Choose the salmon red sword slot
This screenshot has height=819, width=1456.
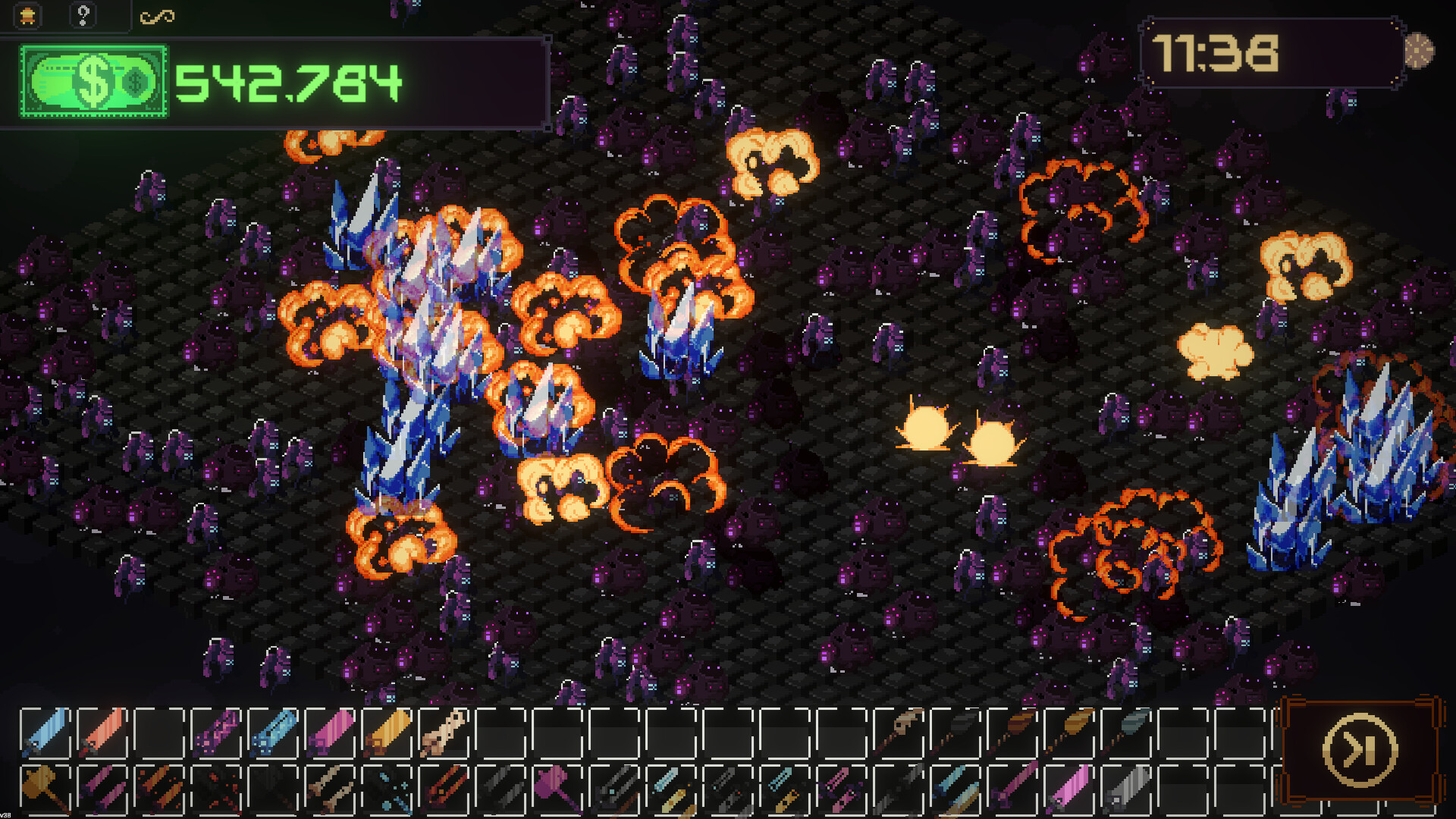102,733
